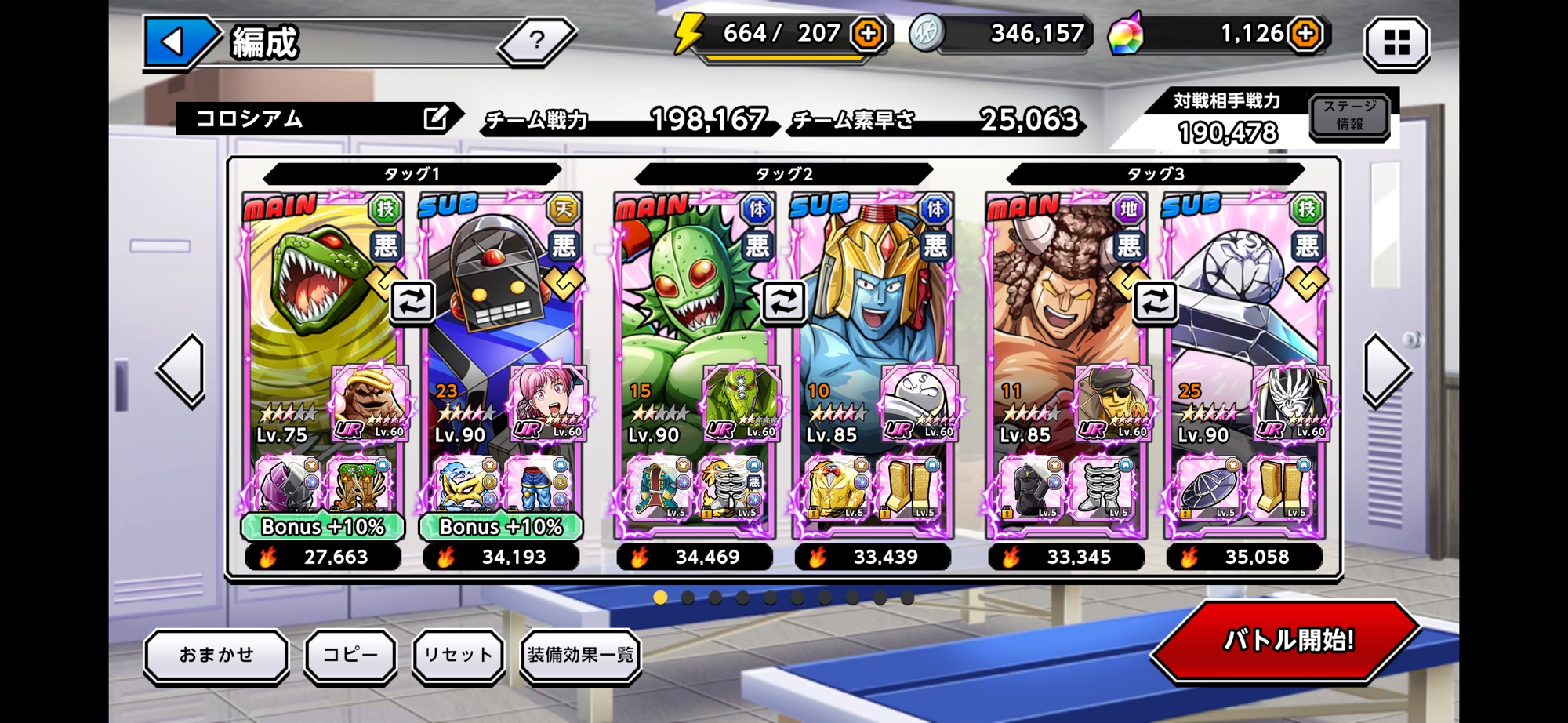Image resolution: width=1568 pixels, height=723 pixels.
Task: Open the grid menu button
Action: pos(1396,42)
